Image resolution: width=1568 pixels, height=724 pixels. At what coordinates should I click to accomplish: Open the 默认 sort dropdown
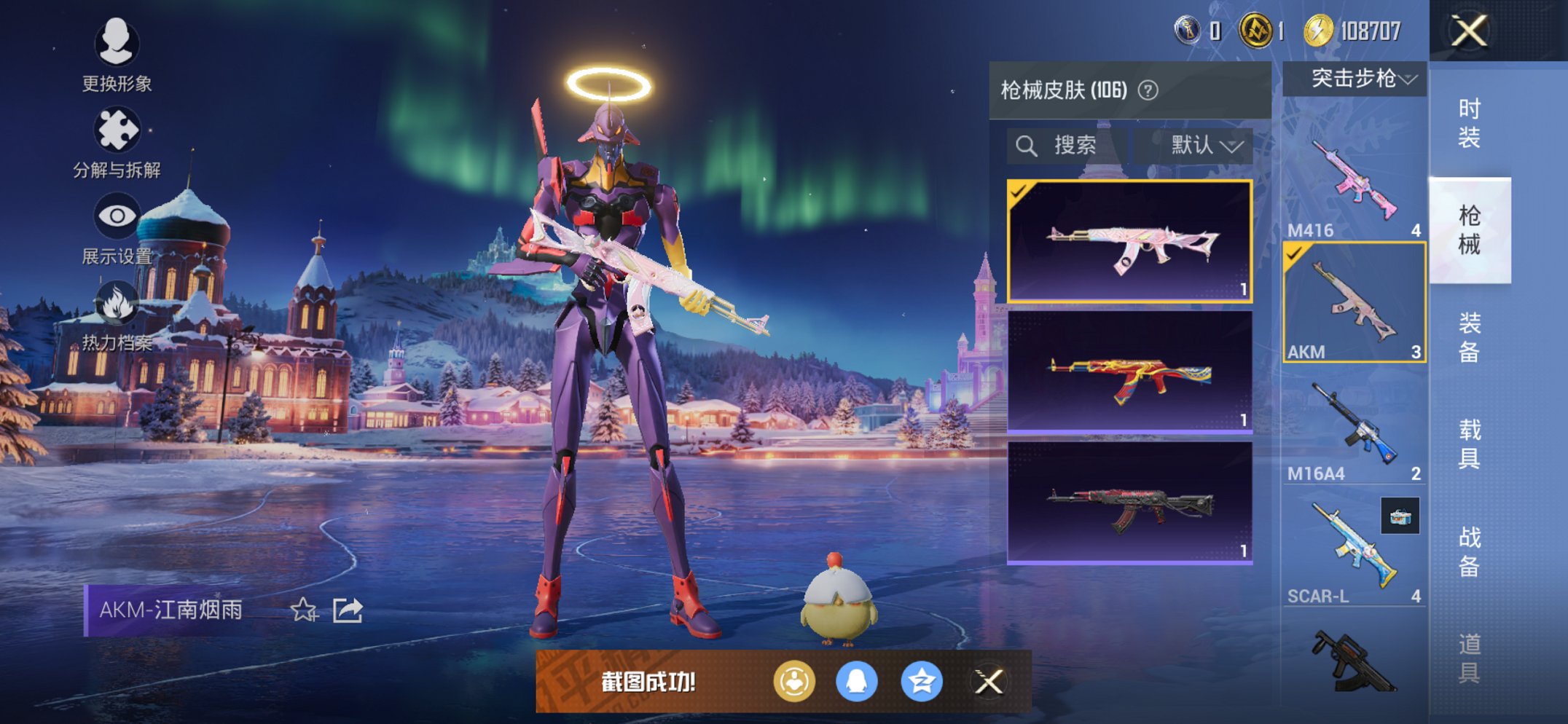click(x=1205, y=146)
